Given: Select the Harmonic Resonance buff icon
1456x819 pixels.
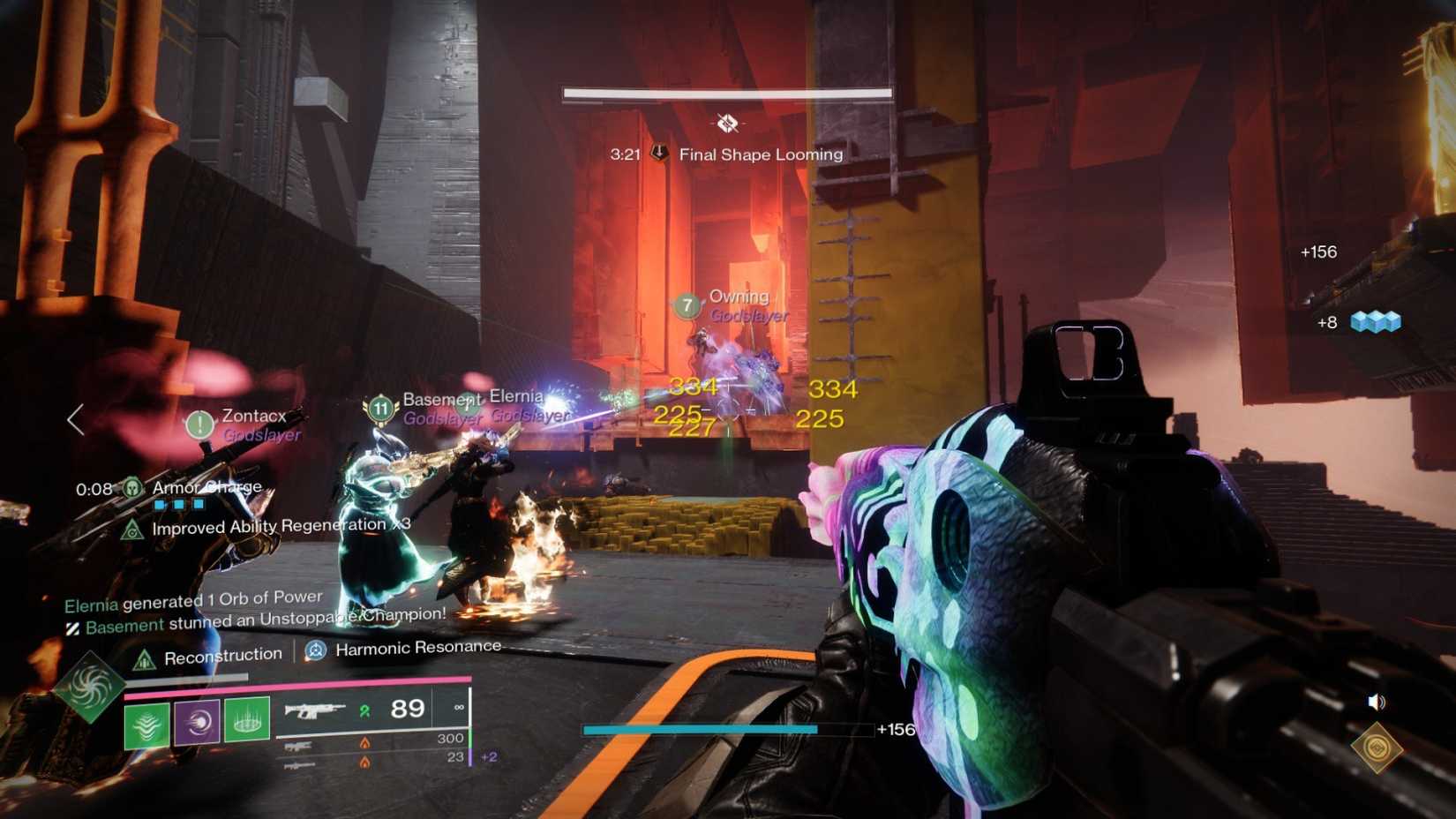Looking at the screenshot, I should (x=314, y=650).
